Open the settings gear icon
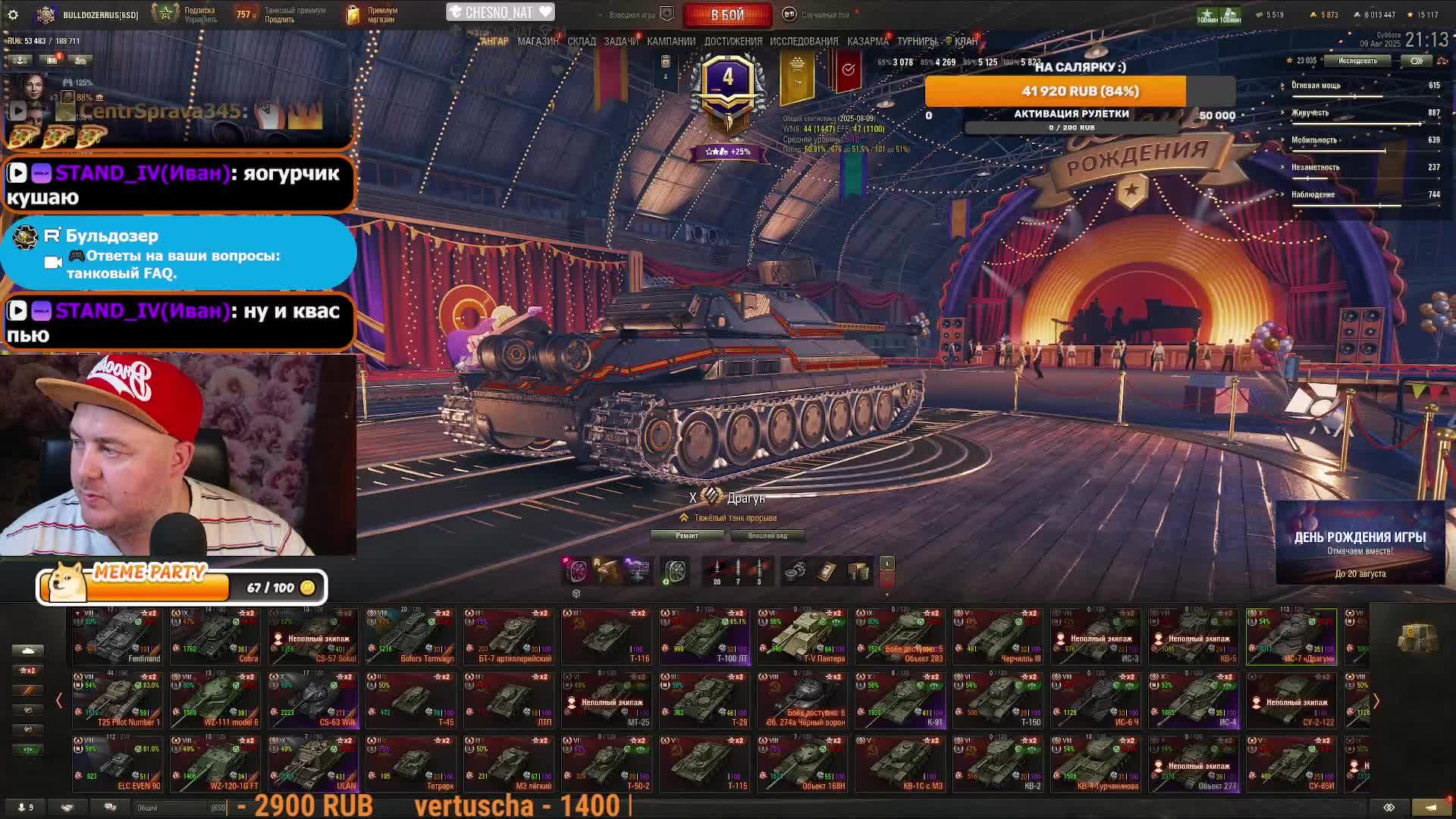Viewport: 1456px width, 819px height. point(13,14)
